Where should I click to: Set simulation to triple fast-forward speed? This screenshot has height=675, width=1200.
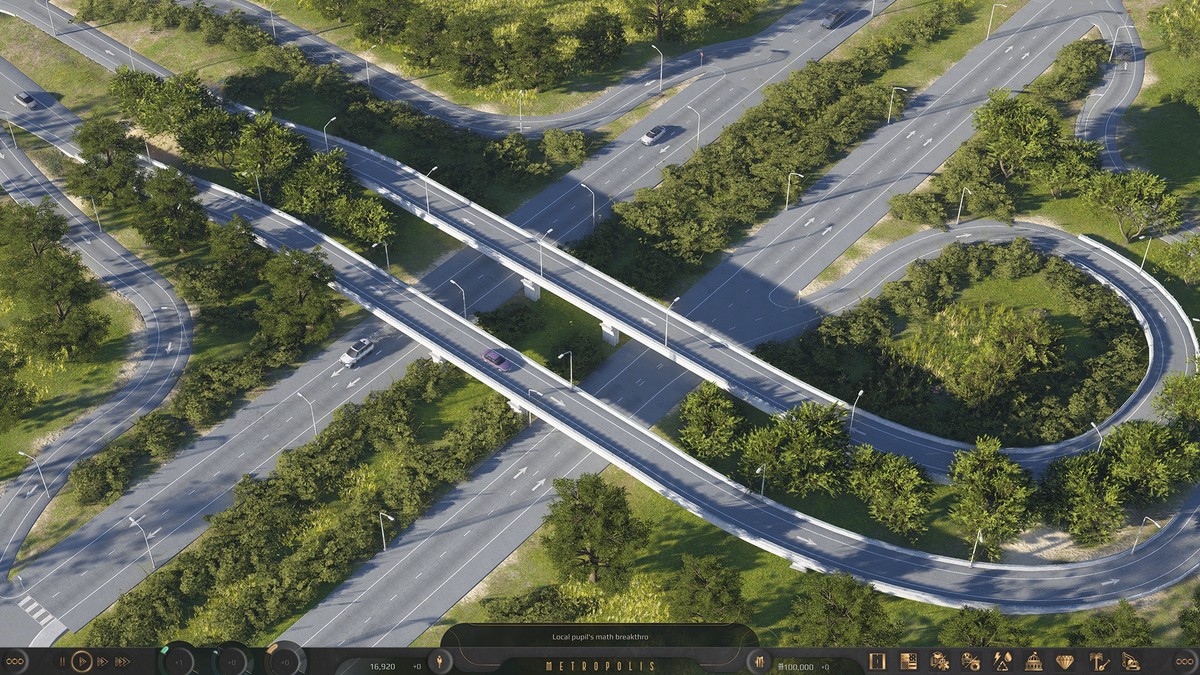point(122,661)
